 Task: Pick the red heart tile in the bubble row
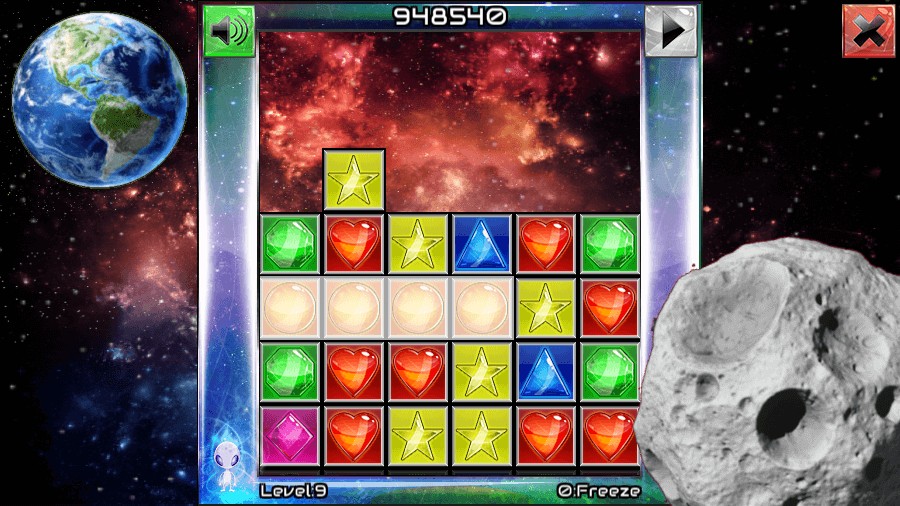(609, 307)
